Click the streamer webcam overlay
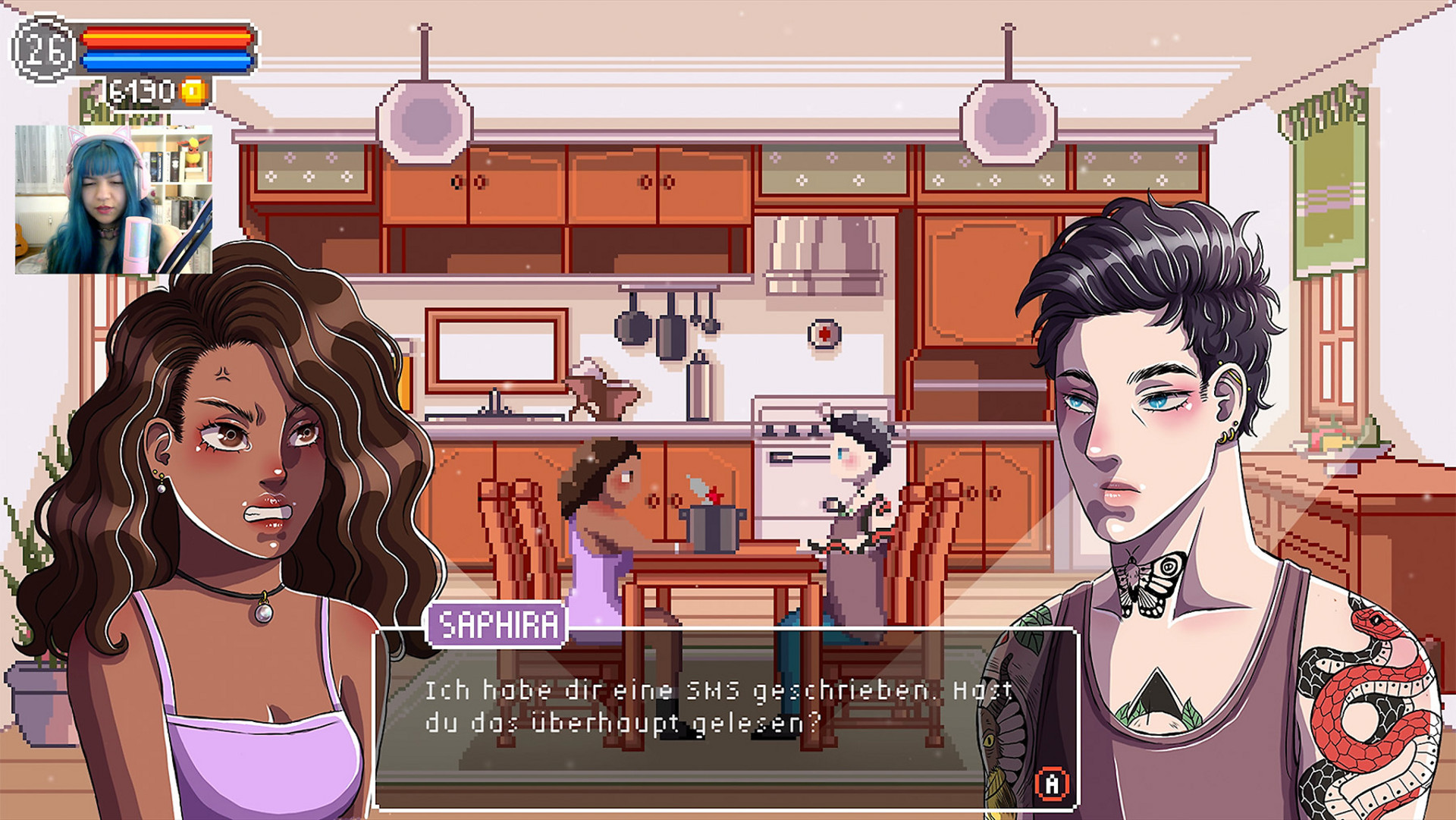The image size is (1456, 820). pyautogui.click(x=114, y=200)
